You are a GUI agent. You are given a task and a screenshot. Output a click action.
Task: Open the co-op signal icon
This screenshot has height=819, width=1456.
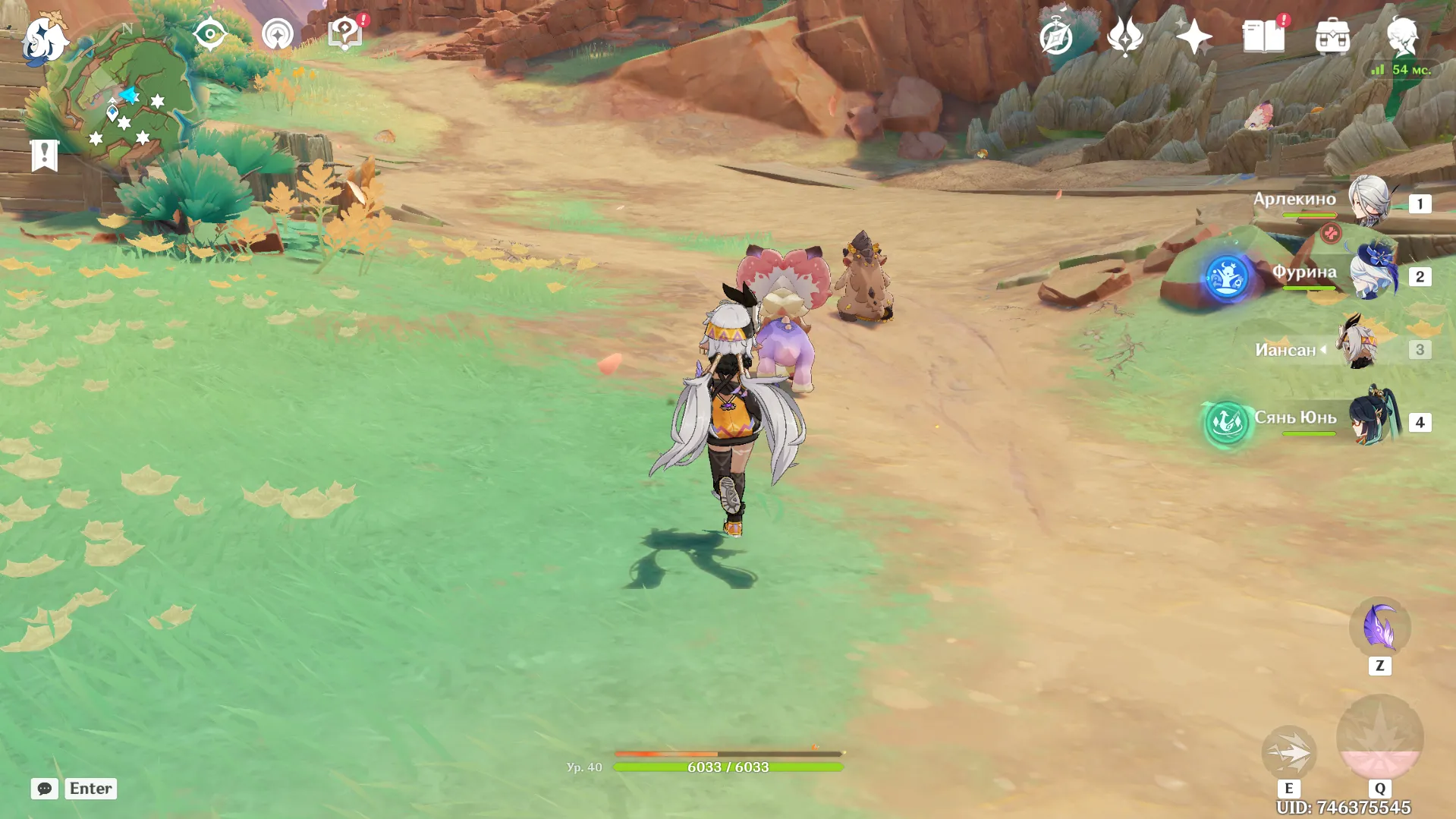(277, 35)
